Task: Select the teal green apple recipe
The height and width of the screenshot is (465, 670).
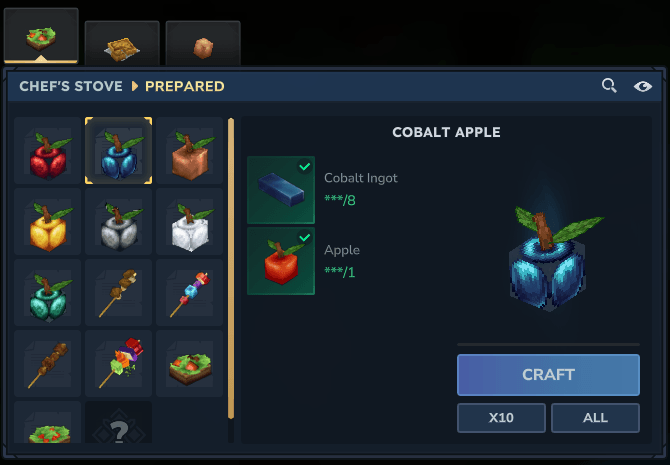Action: tap(47, 293)
